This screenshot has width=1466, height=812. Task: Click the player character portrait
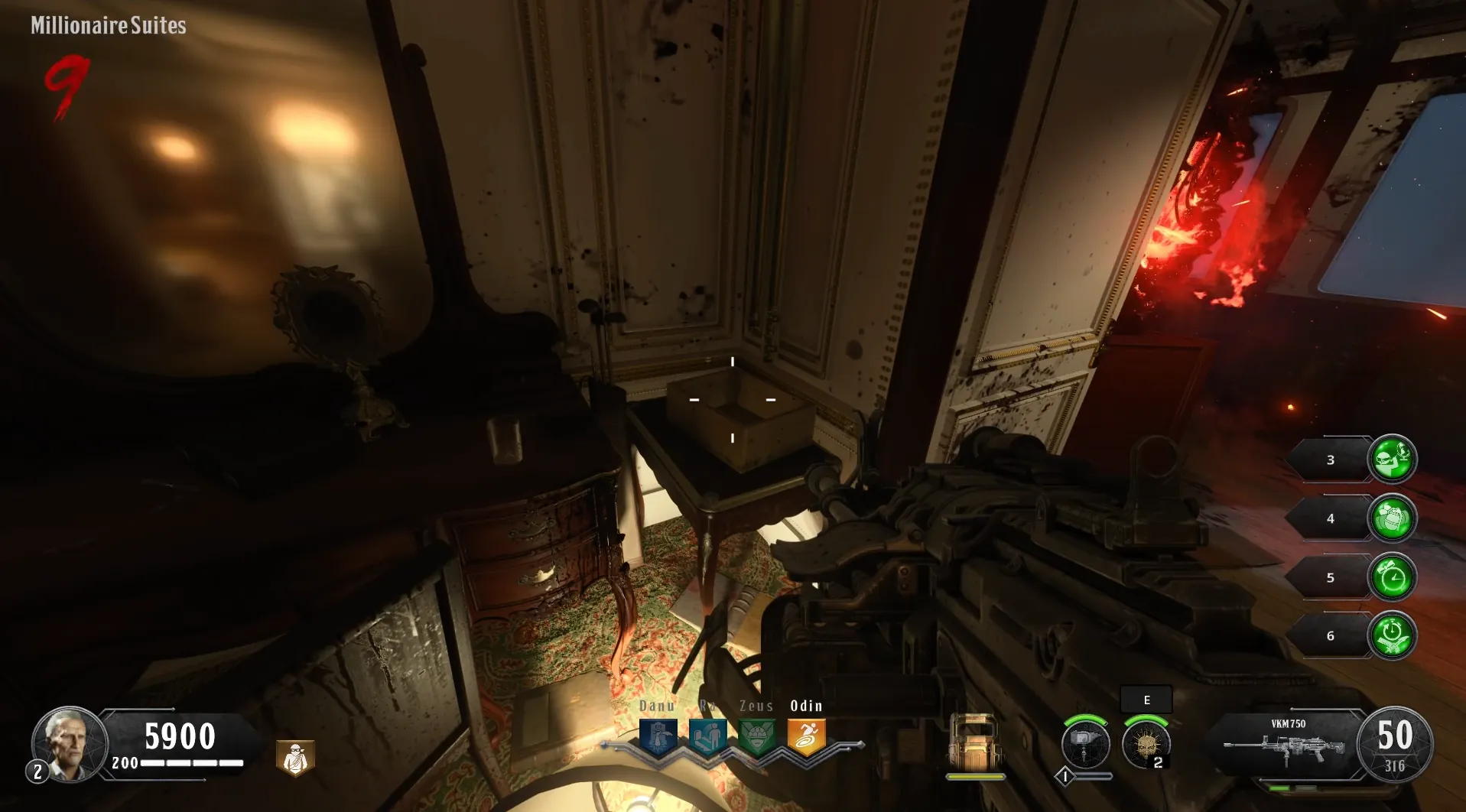pos(69,743)
